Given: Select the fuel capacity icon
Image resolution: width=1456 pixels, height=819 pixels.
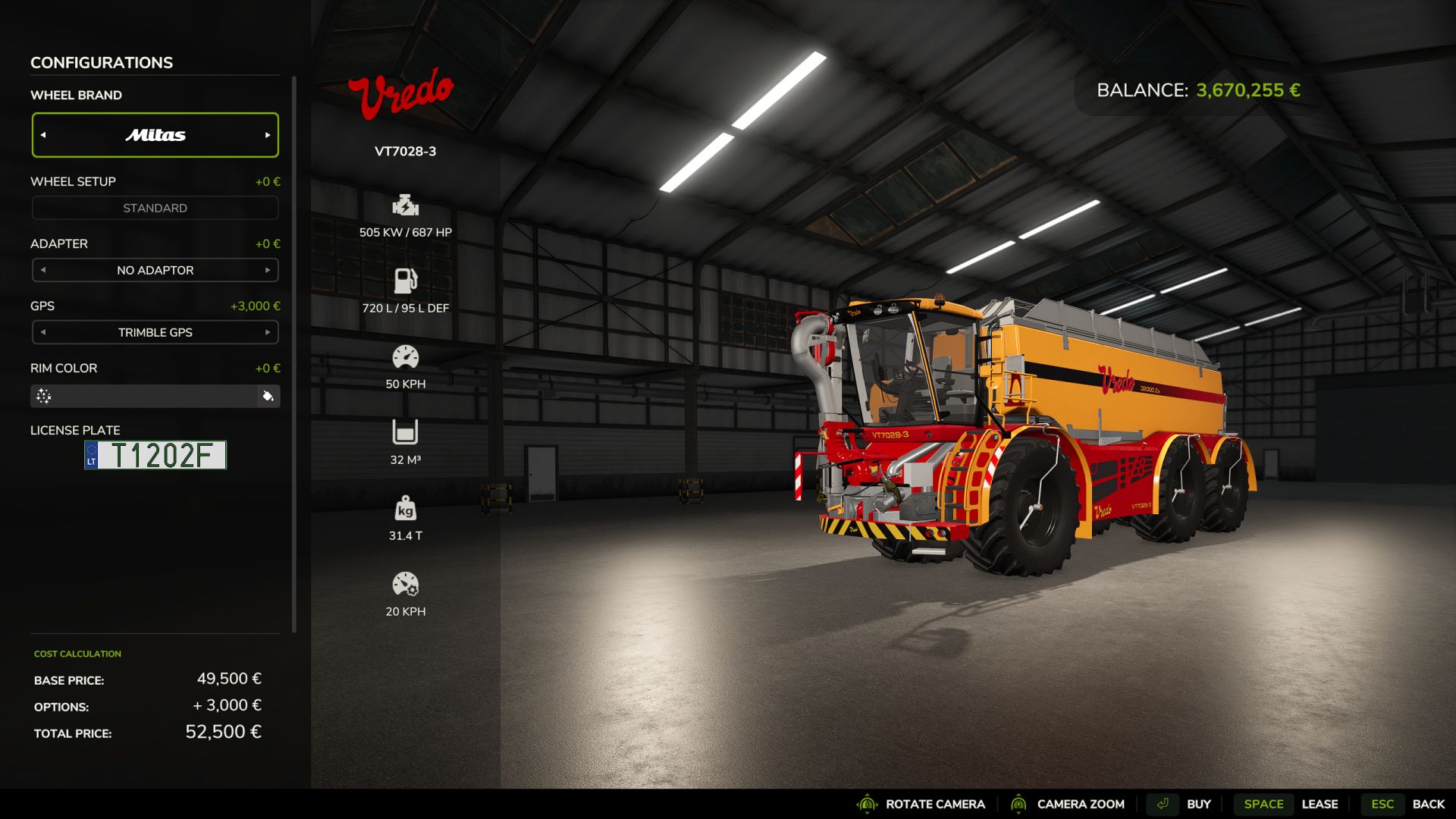Looking at the screenshot, I should click(406, 280).
